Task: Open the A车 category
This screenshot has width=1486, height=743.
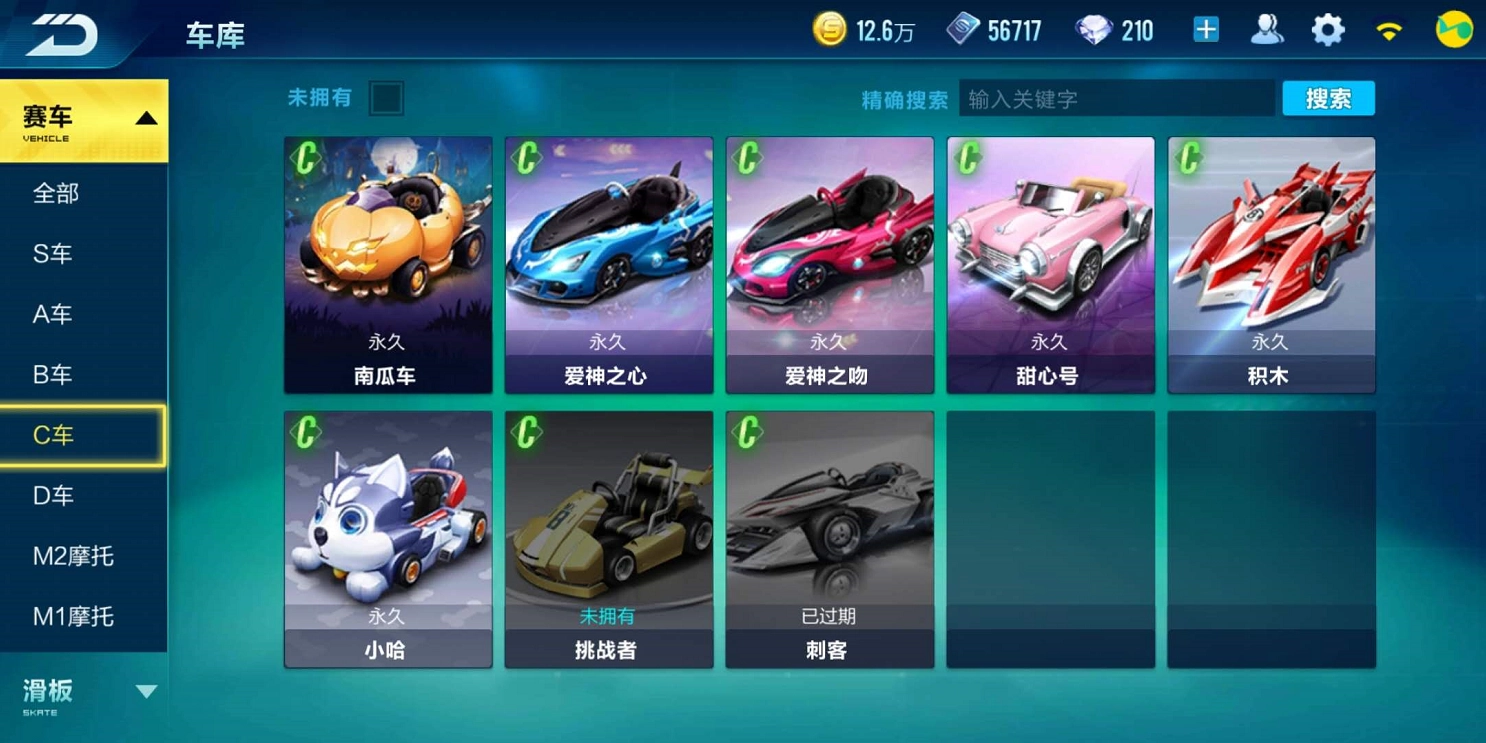Action: 53,315
